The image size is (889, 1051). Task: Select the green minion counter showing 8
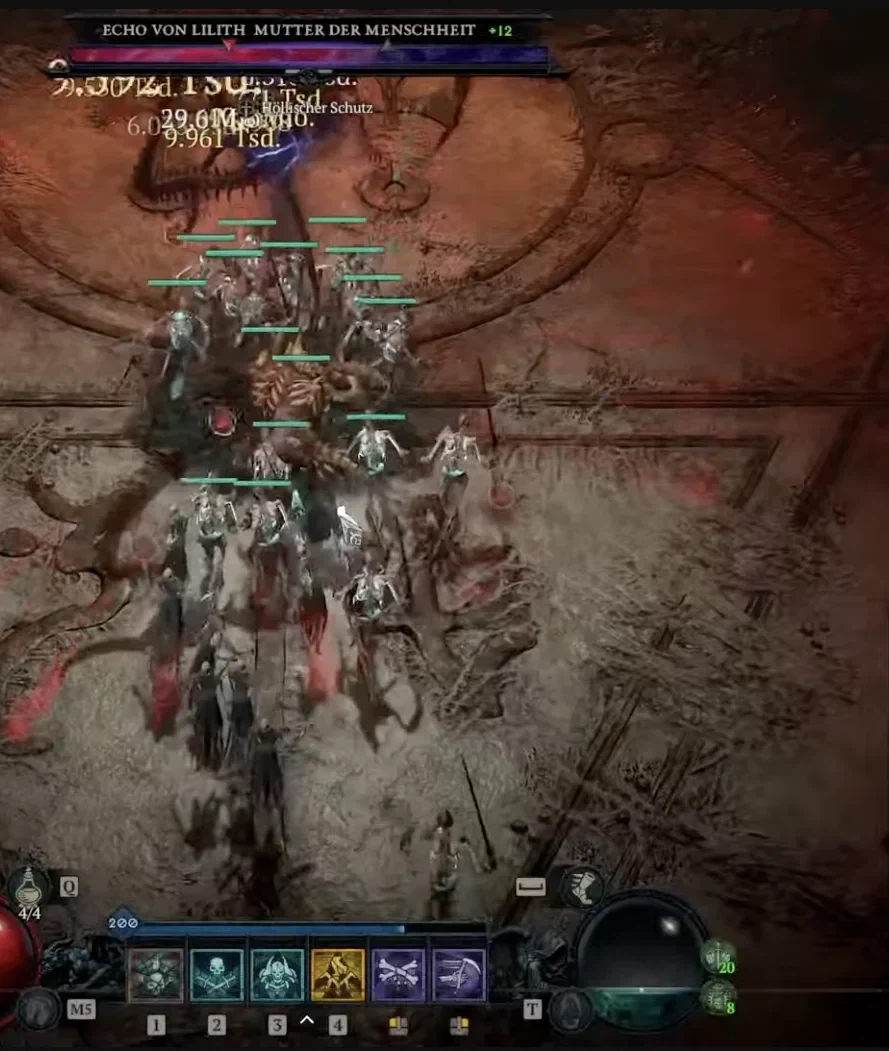(x=718, y=996)
